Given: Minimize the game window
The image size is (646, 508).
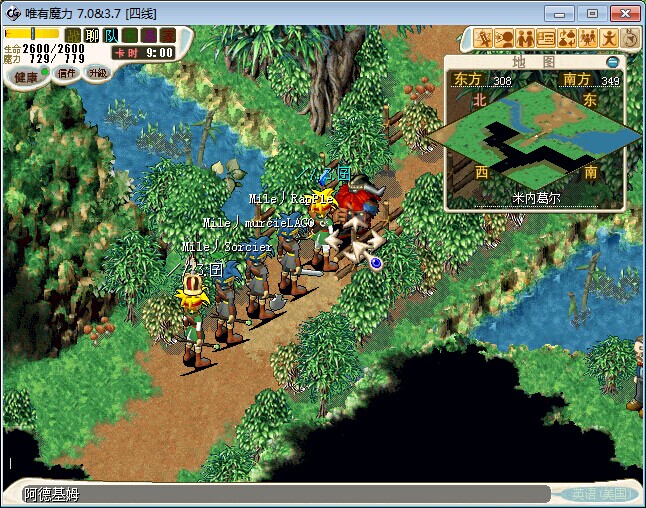Looking at the screenshot, I should point(565,13).
